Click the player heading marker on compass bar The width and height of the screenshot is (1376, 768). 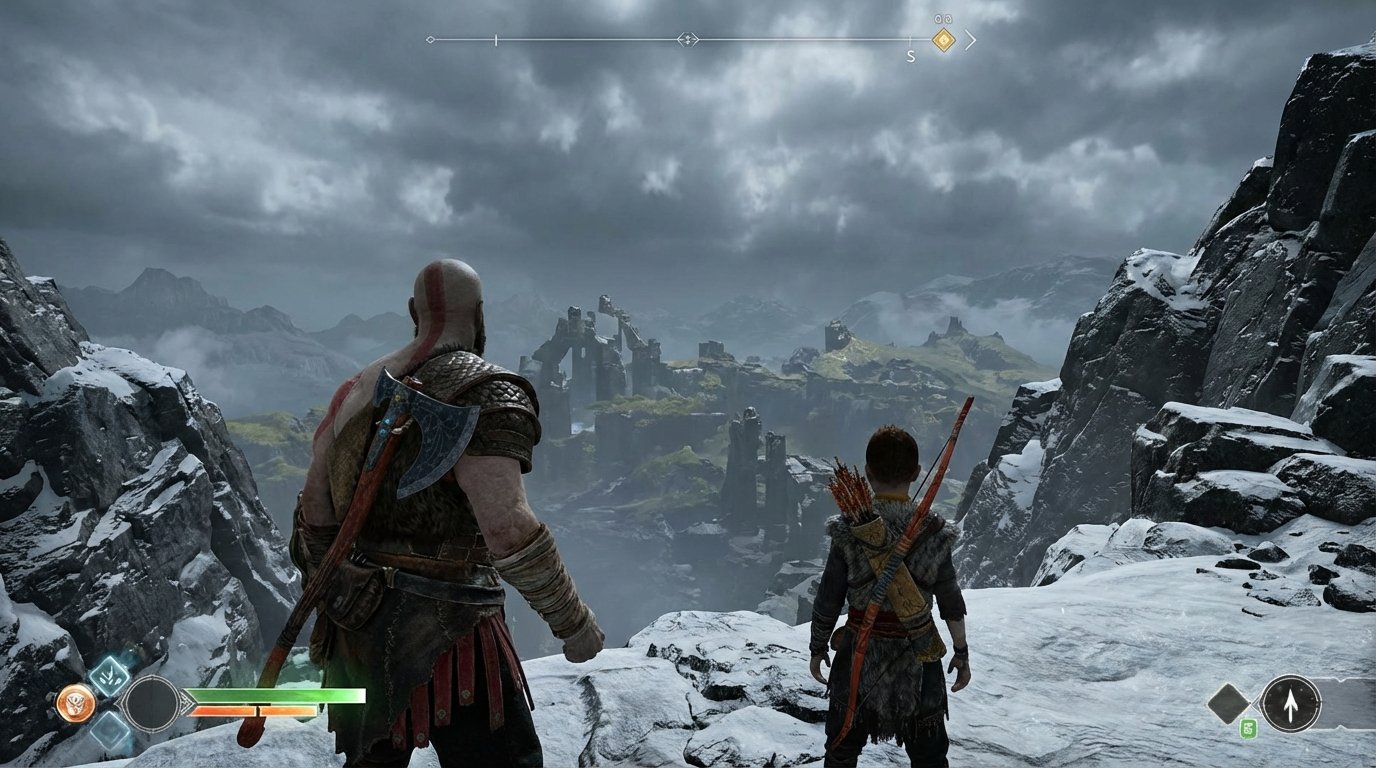(x=688, y=39)
